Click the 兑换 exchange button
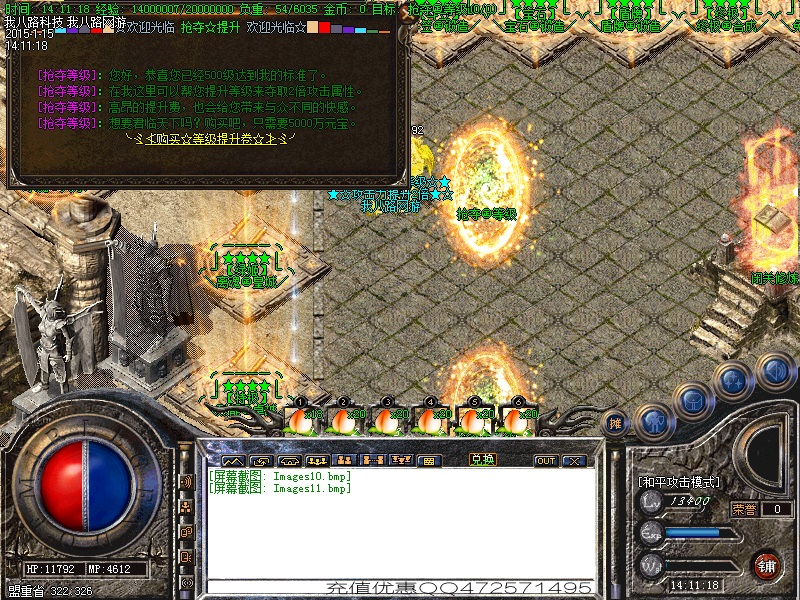Screen dimensions: 800x600 pyautogui.click(x=483, y=461)
